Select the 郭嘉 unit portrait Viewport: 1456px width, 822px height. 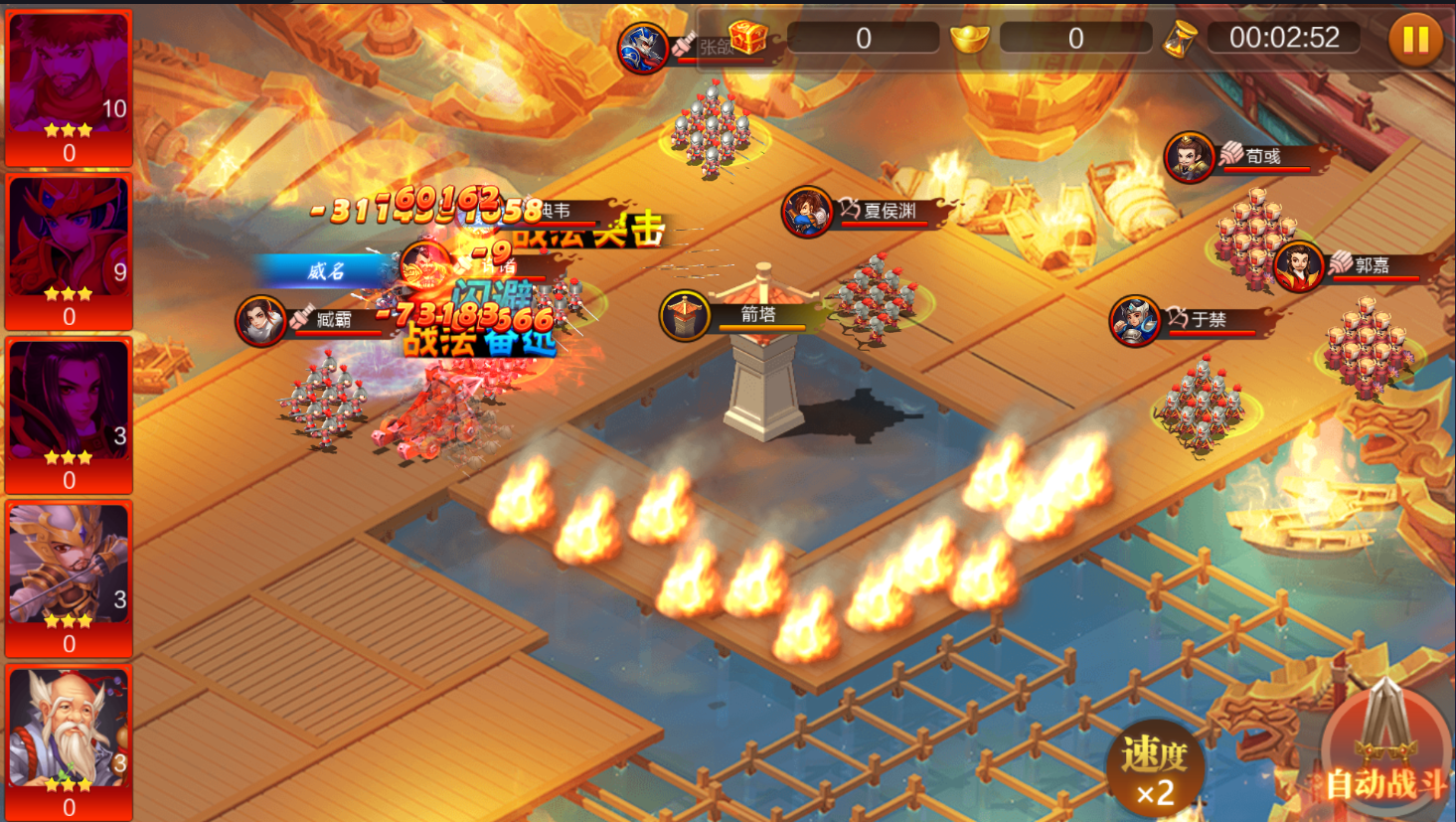pos(1298,266)
